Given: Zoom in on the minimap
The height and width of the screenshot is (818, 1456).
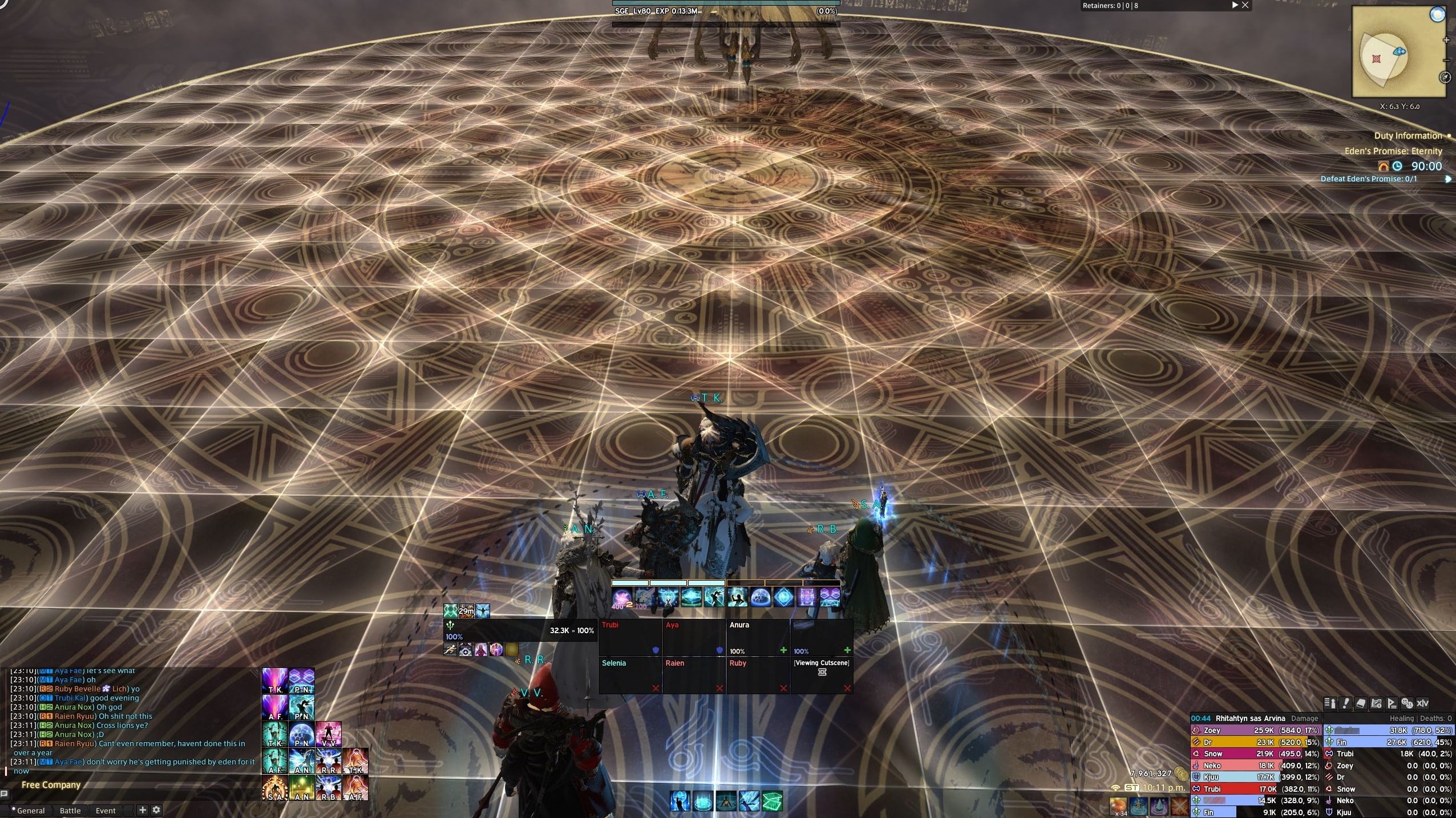Looking at the screenshot, I should point(1446,41).
